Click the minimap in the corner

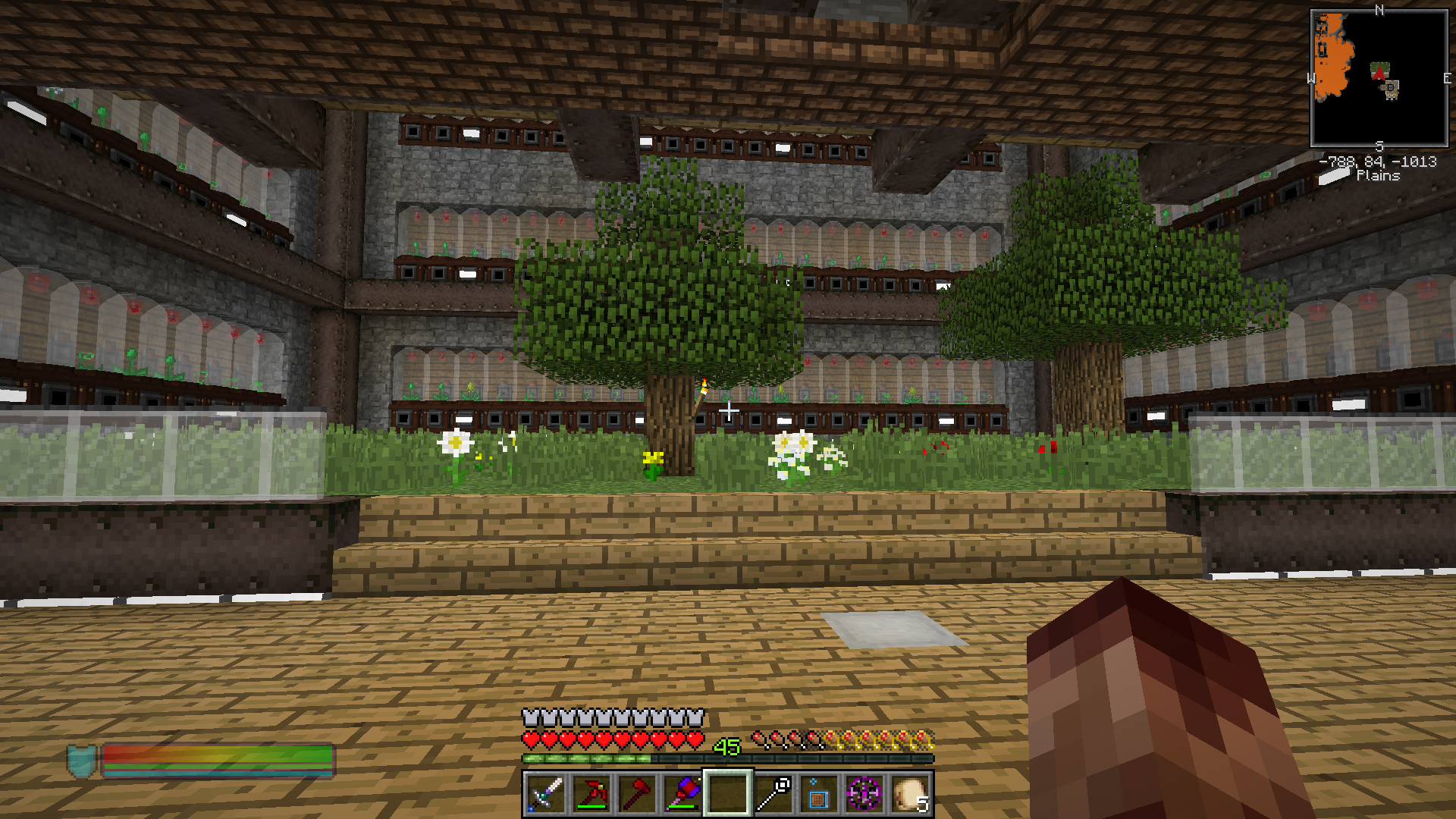1379,78
